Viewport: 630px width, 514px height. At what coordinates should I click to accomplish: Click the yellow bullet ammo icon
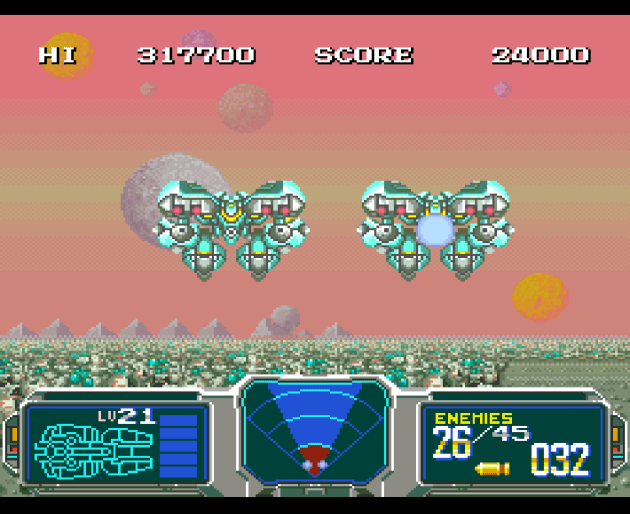(492, 467)
